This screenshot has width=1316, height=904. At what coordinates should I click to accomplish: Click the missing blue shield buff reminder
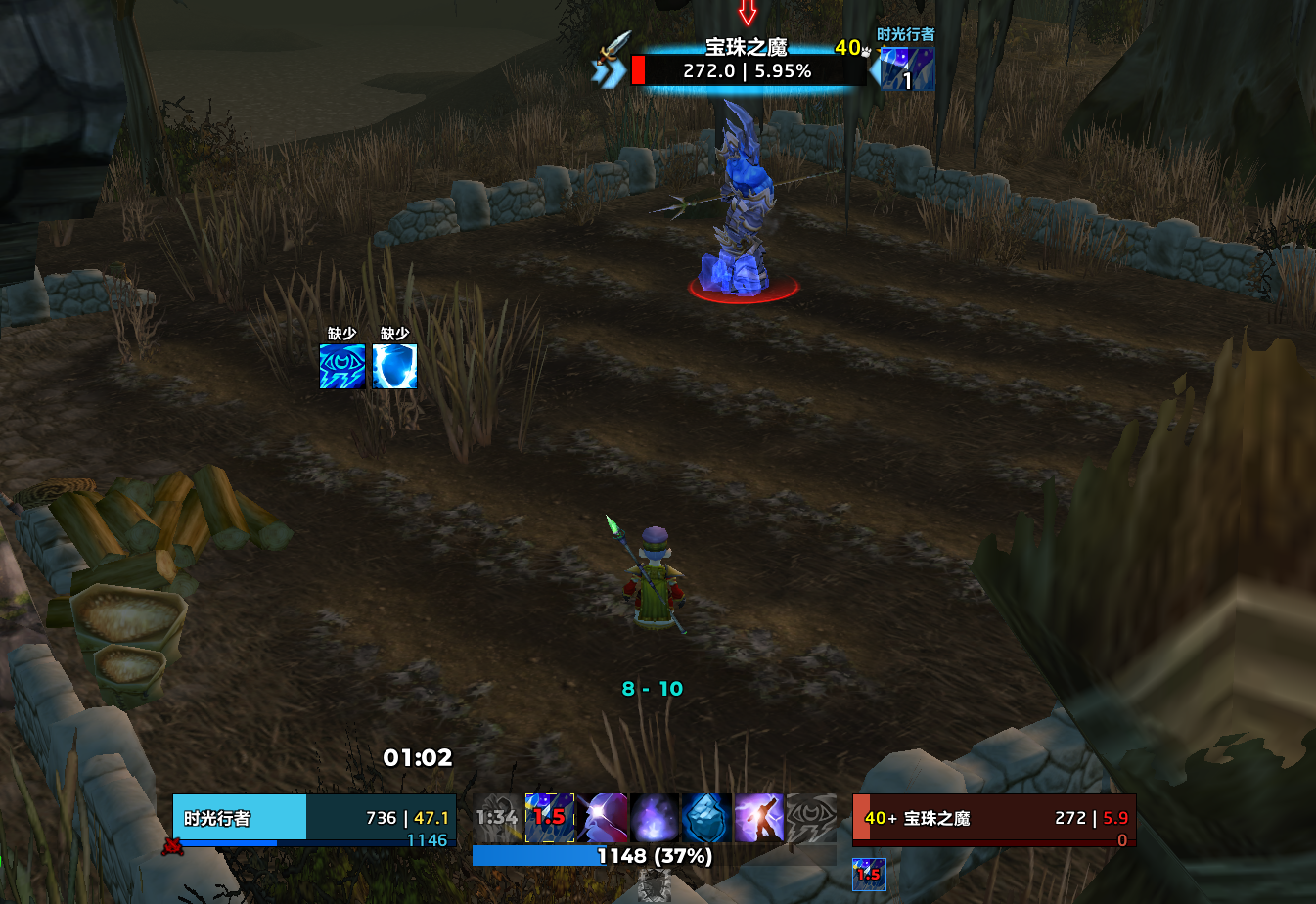395,366
